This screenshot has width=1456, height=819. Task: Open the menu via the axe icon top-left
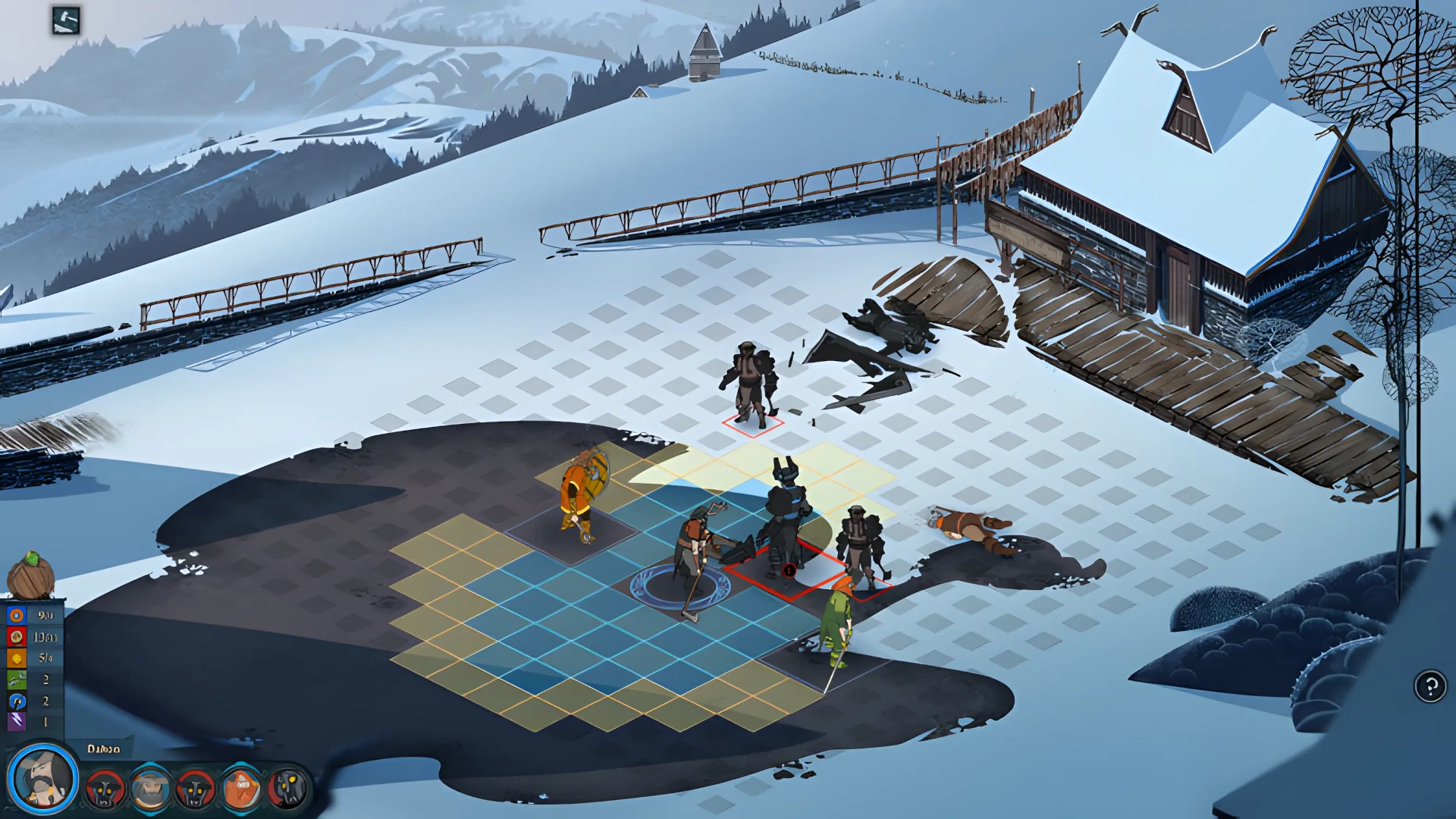click(x=64, y=19)
